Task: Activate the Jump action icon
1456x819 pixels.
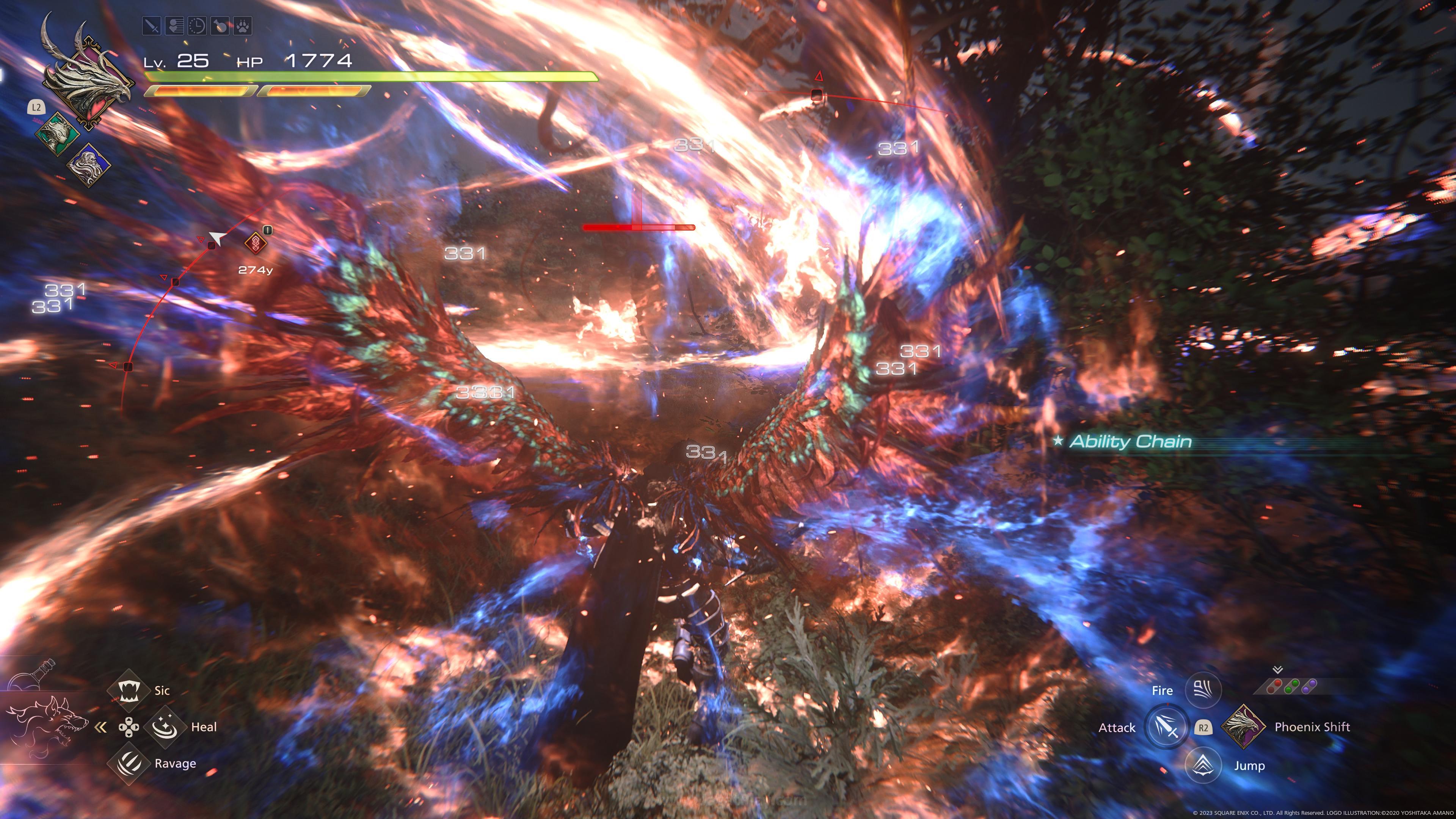Action: 1203,765
